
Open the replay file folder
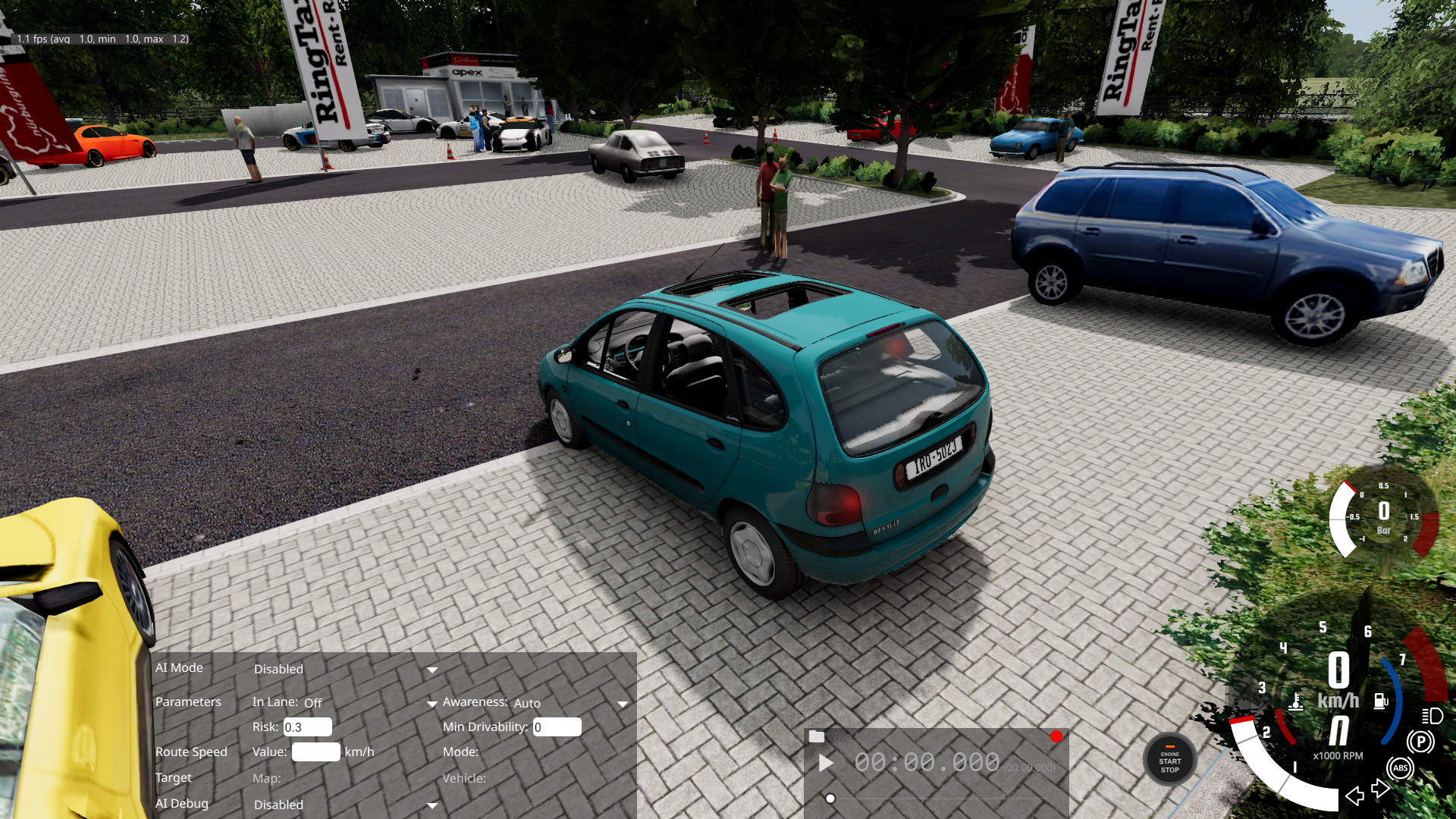tap(817, 736)
